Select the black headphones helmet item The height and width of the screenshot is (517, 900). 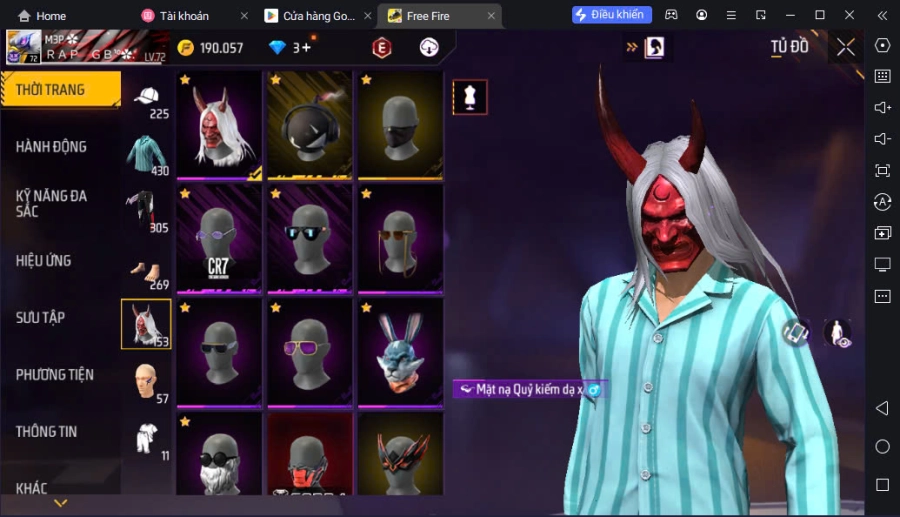point(310,125)
